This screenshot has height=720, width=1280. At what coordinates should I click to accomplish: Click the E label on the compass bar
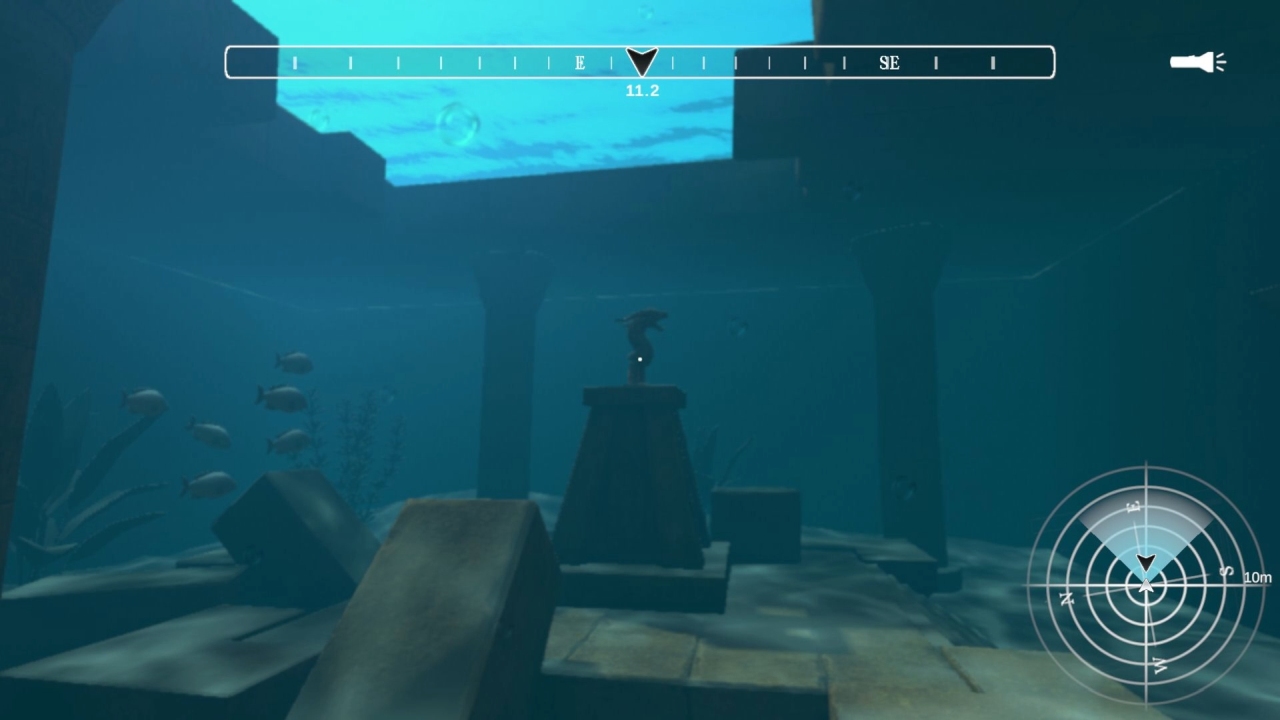(x=578, y=62)
